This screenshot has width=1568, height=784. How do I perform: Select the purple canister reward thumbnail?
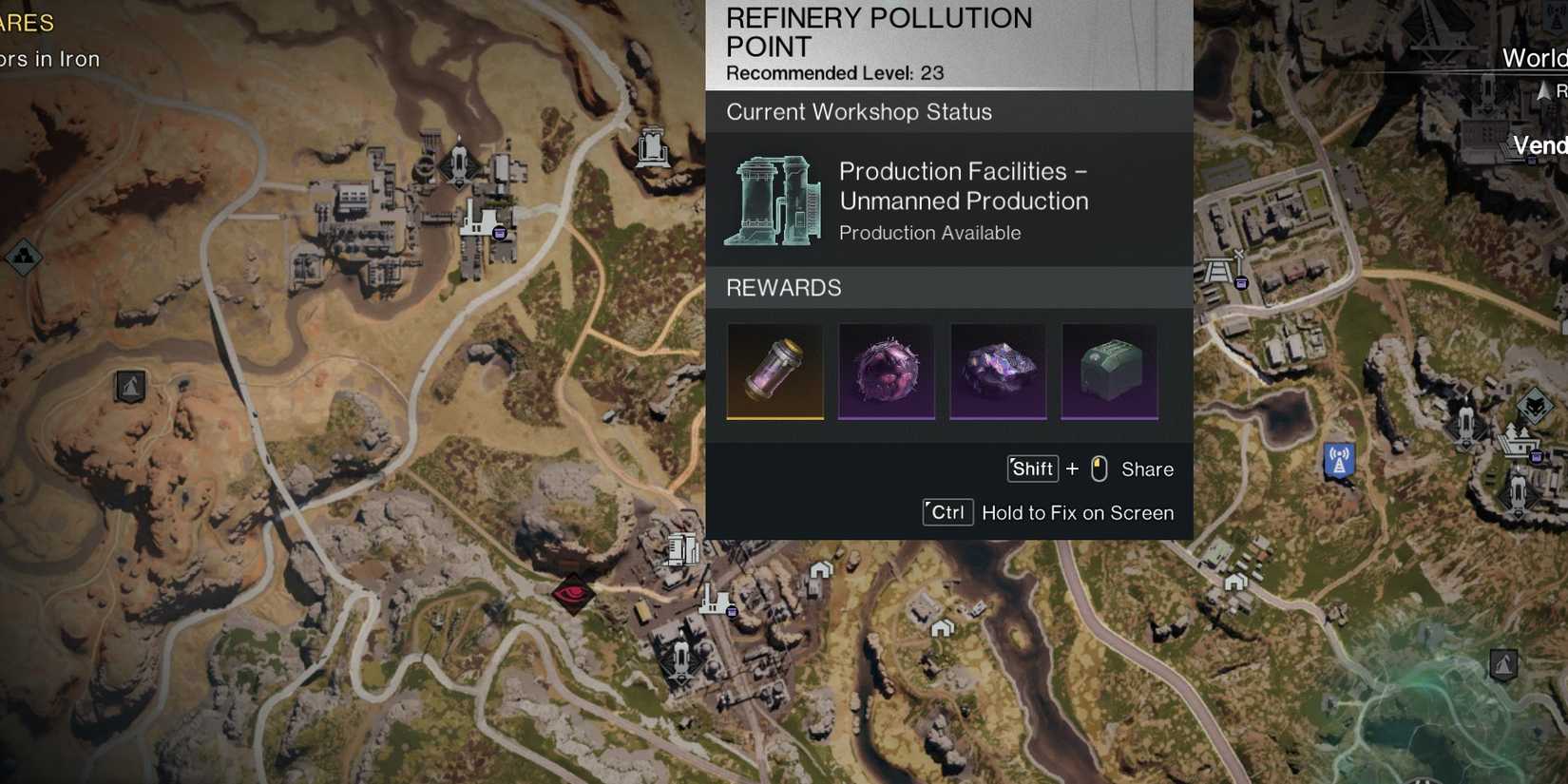point(774,372)
